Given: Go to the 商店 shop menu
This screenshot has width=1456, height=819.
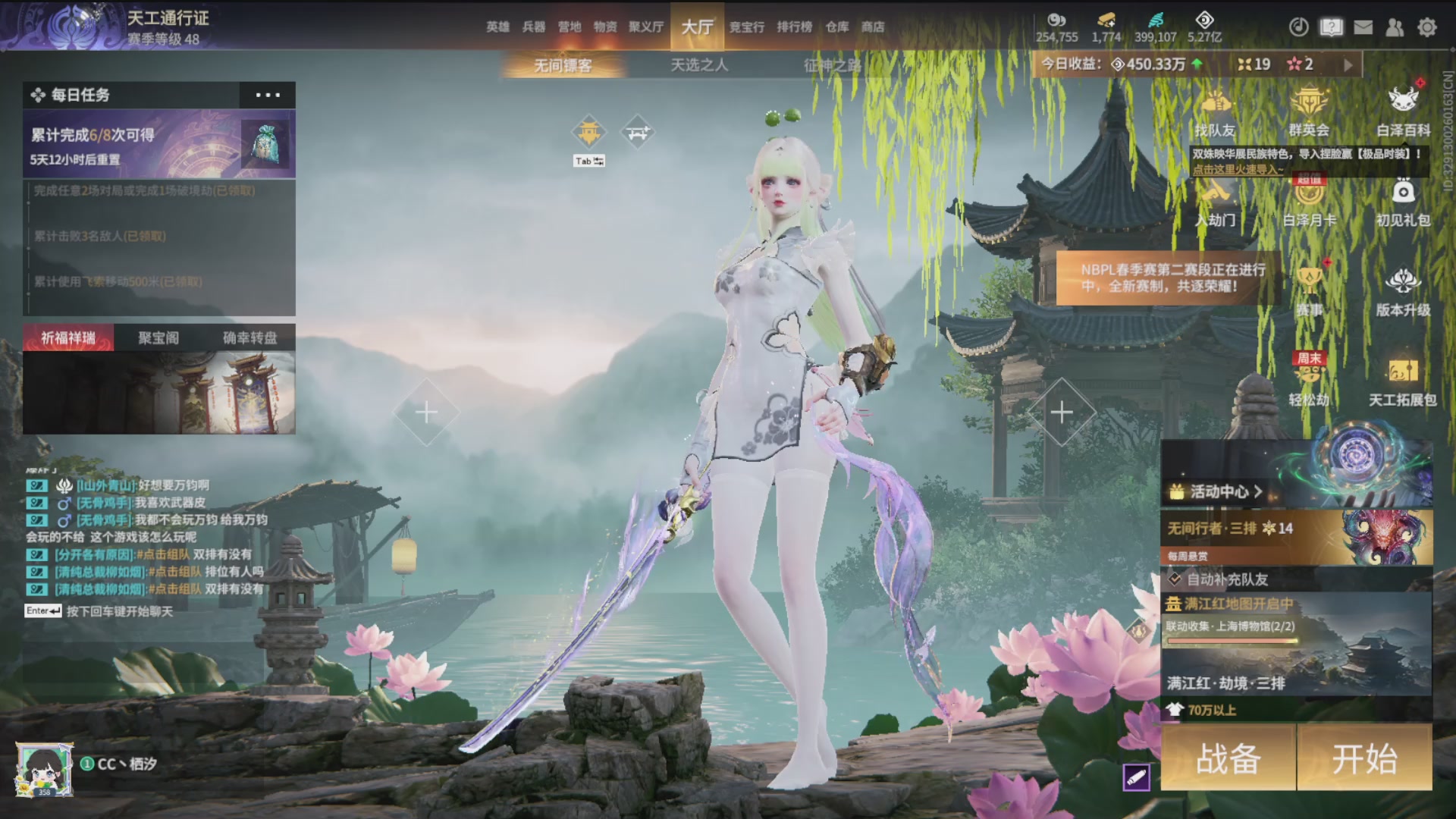Looking at the screenshot, I should point(873,27).
